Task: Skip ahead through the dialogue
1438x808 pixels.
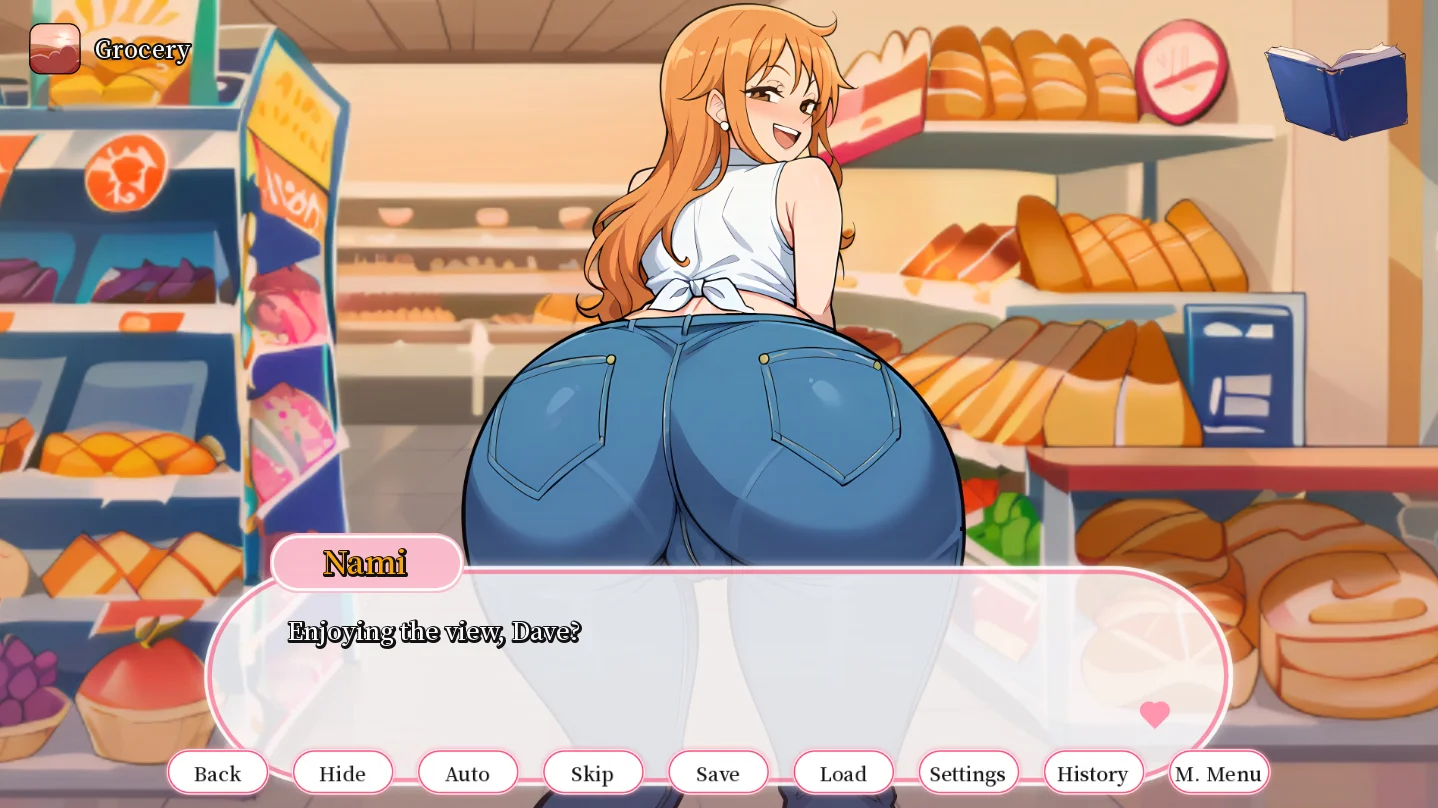Action: (x=592, y=773)
